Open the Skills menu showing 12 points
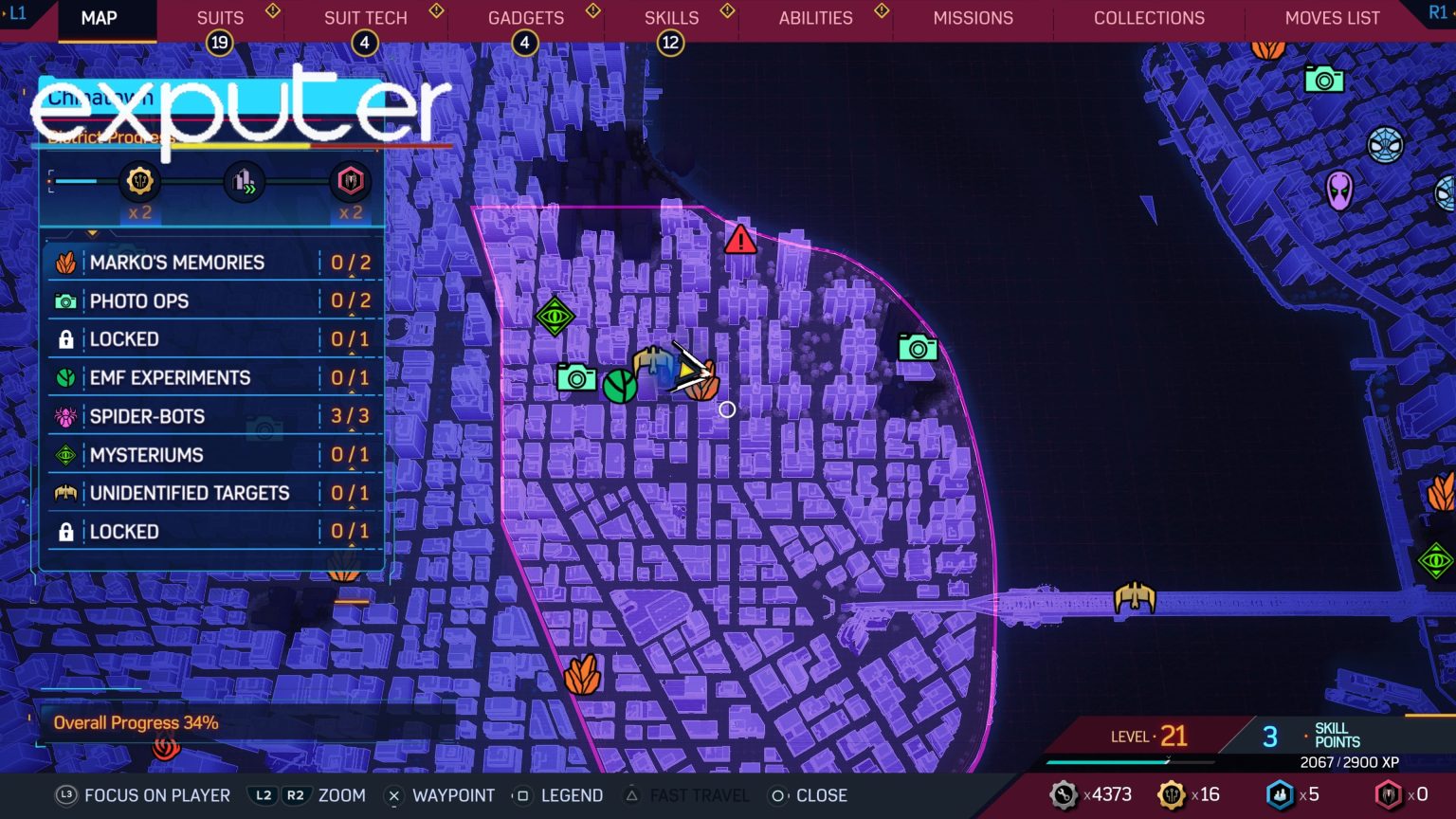Screen dimensions: 1456x819 671,17
